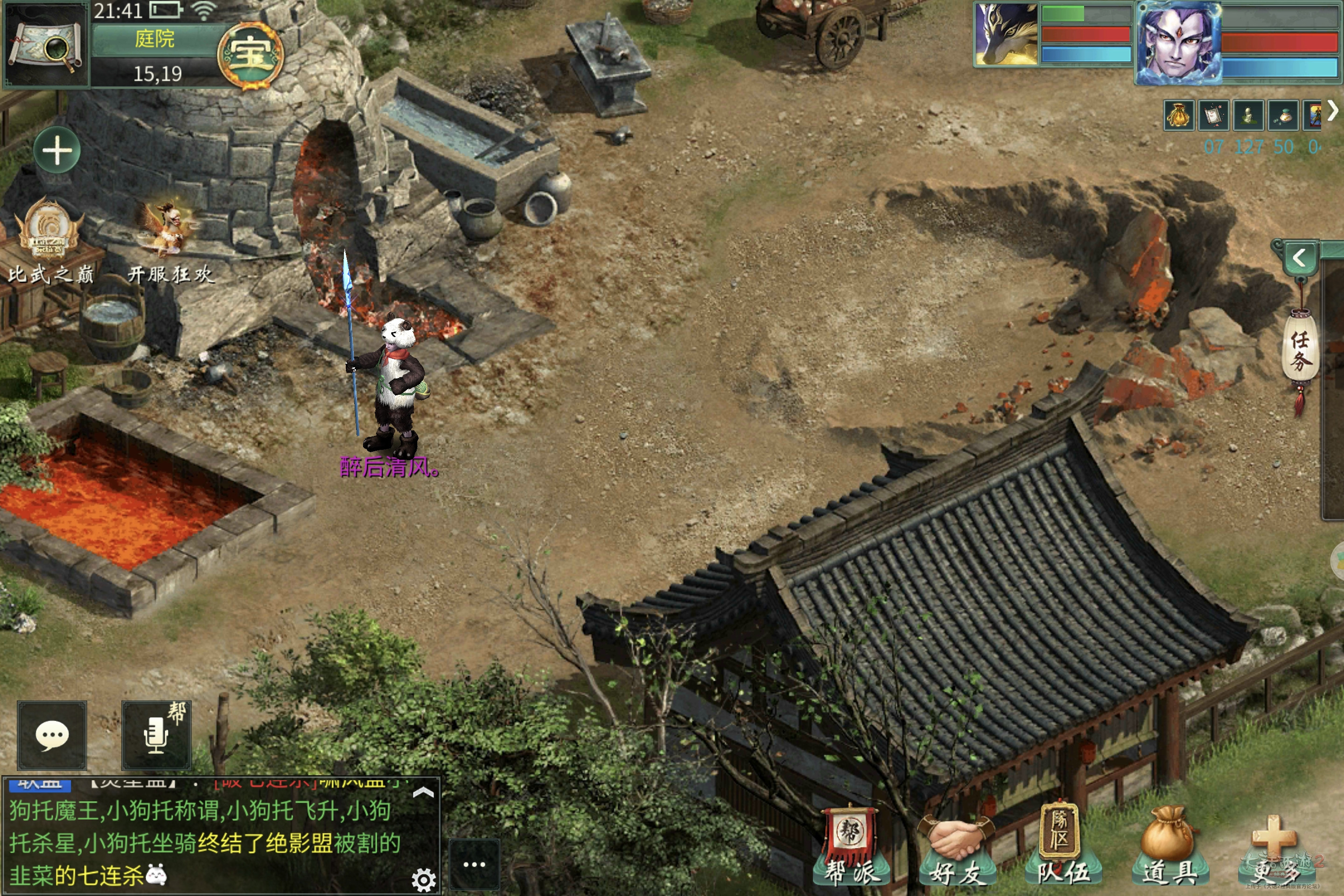
Task: Expand the chat log upward
Action: [423, 792]
